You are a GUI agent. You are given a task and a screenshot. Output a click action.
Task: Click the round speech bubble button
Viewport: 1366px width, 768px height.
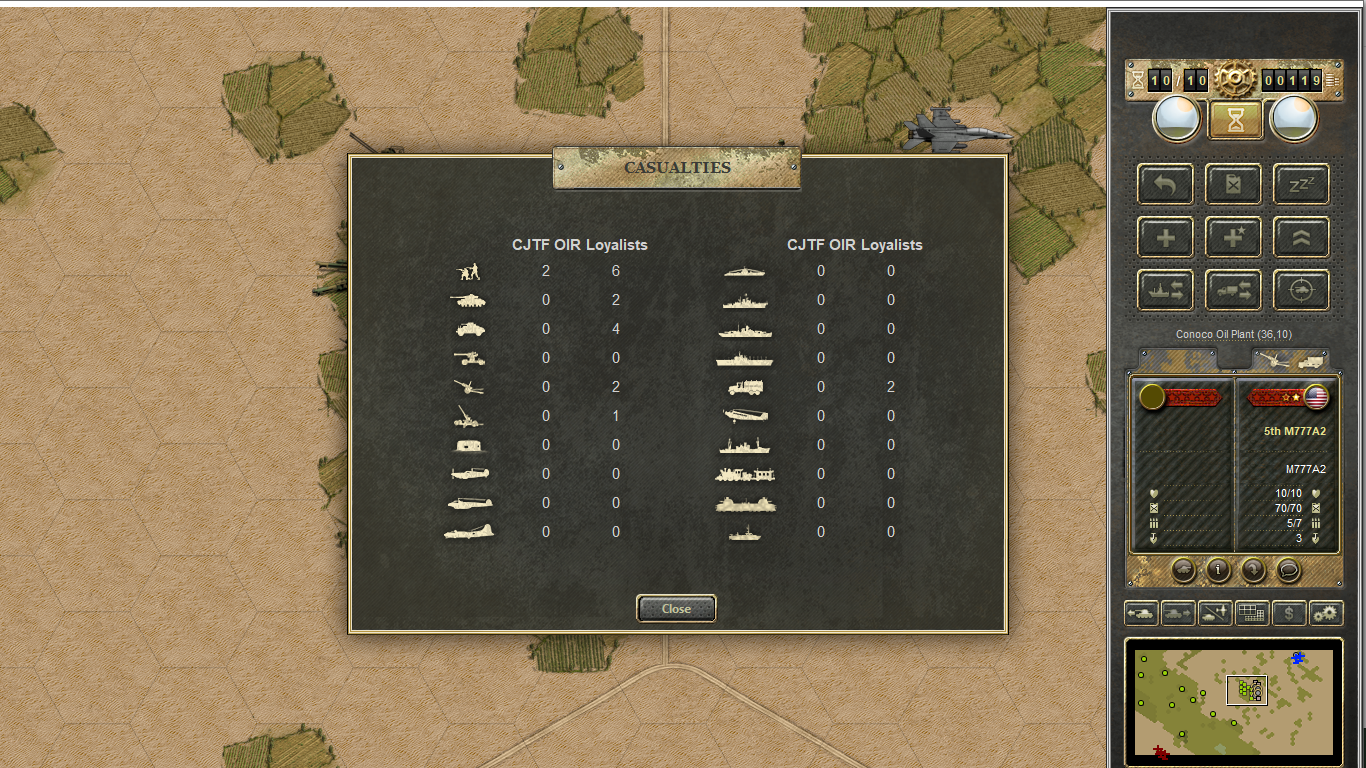[x=1288, y=570]
